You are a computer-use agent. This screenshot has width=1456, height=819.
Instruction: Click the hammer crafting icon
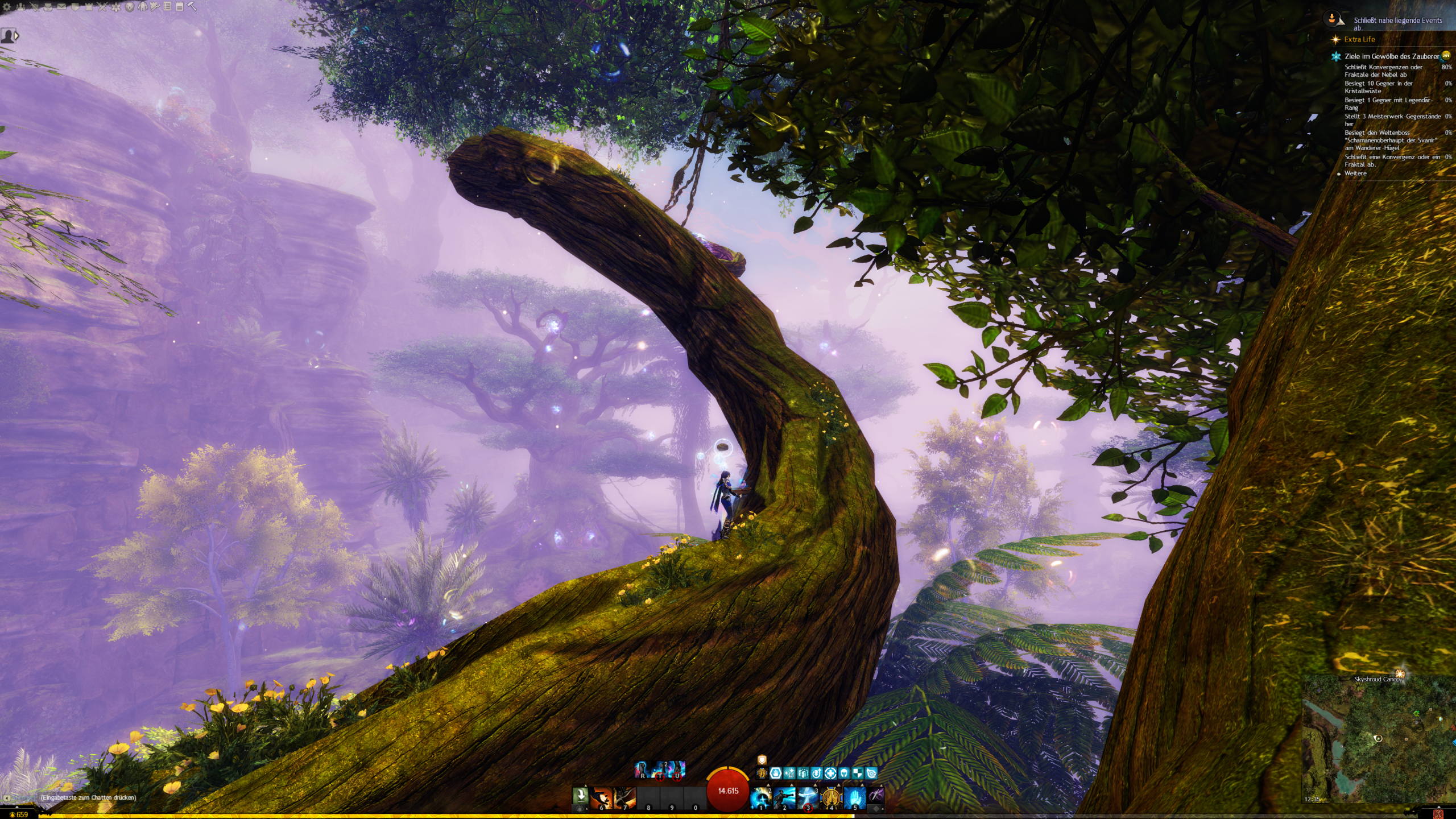coord(192,7)
